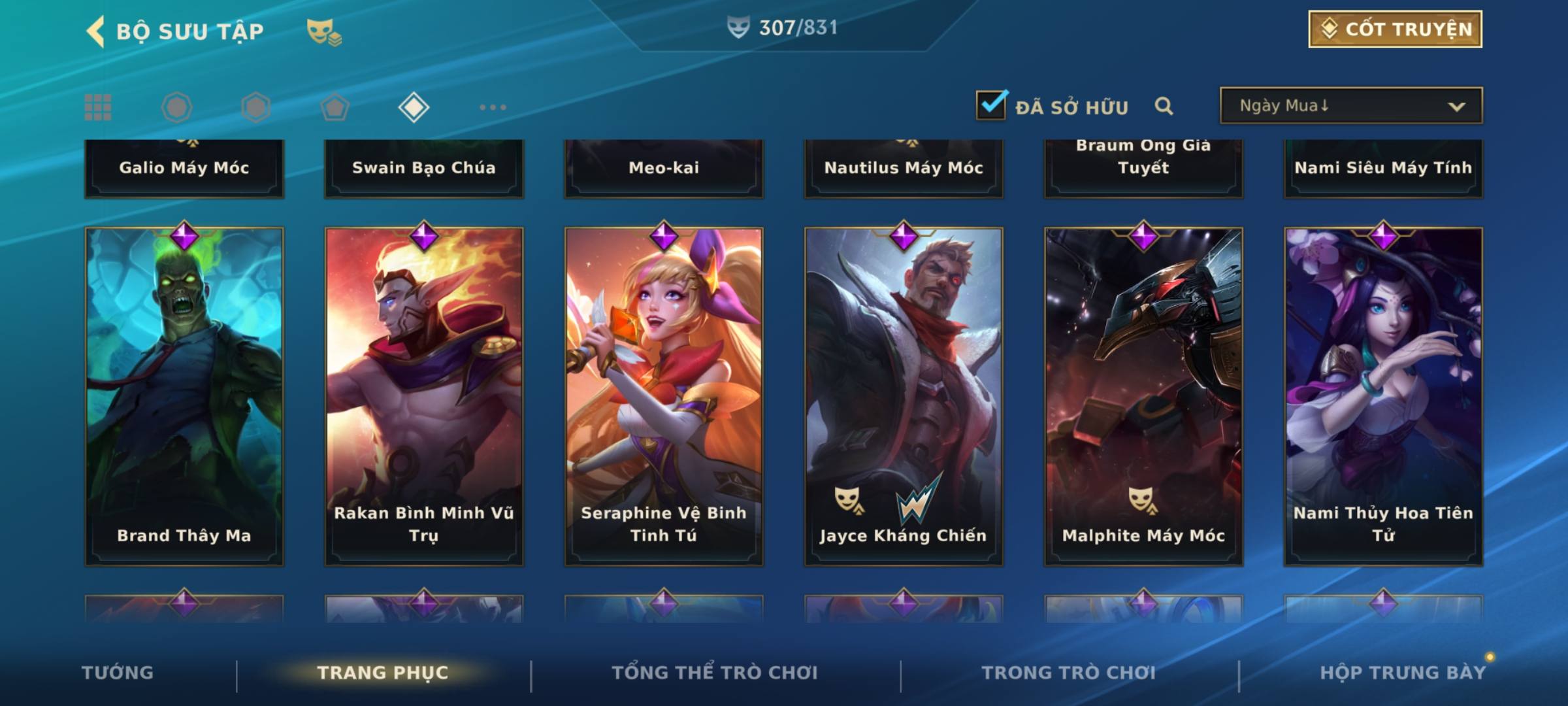The height and width of the screenshot is (706, 1568).
Task: Switch to the Tướng tab
Action: pyautogui.click(x=118, y=673)
